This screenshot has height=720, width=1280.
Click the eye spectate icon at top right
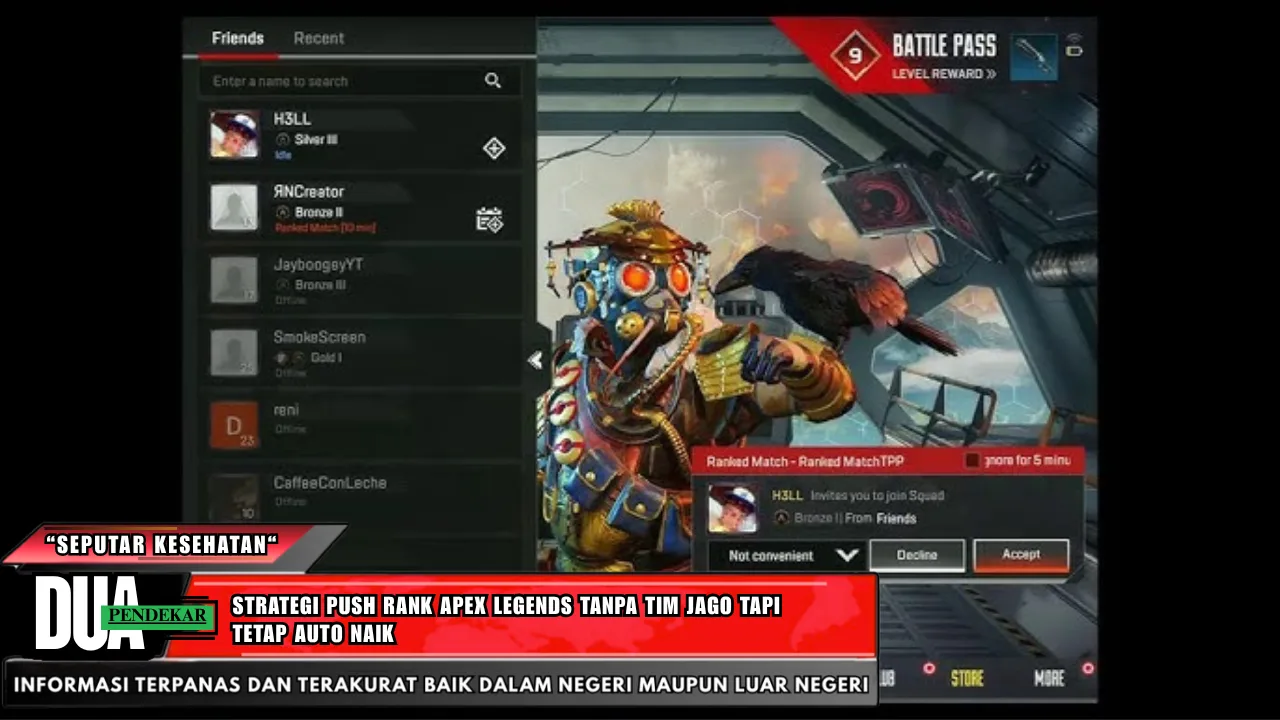[x=1073, y=38]
